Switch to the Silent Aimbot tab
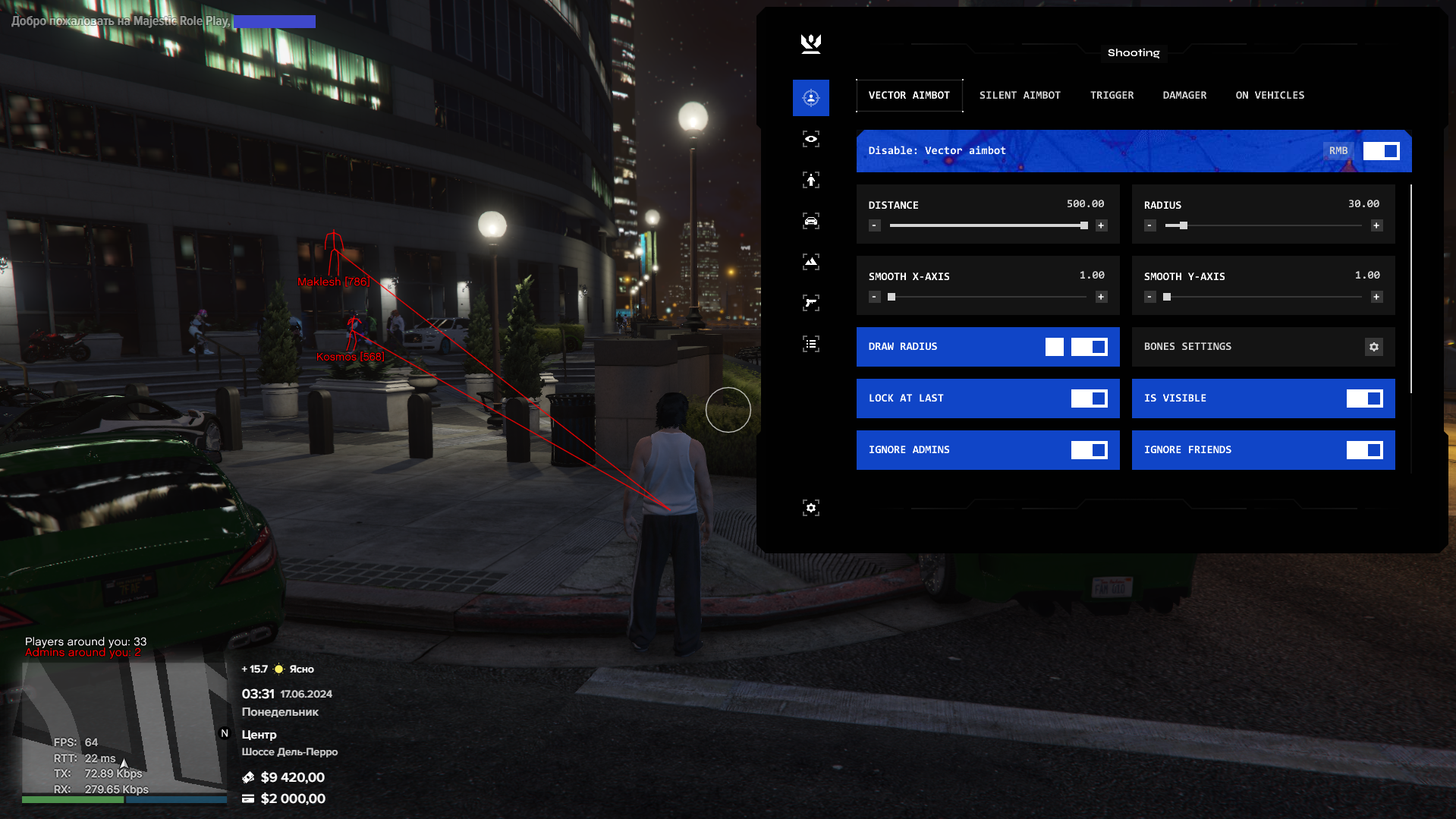 [x=1019, y=96]
